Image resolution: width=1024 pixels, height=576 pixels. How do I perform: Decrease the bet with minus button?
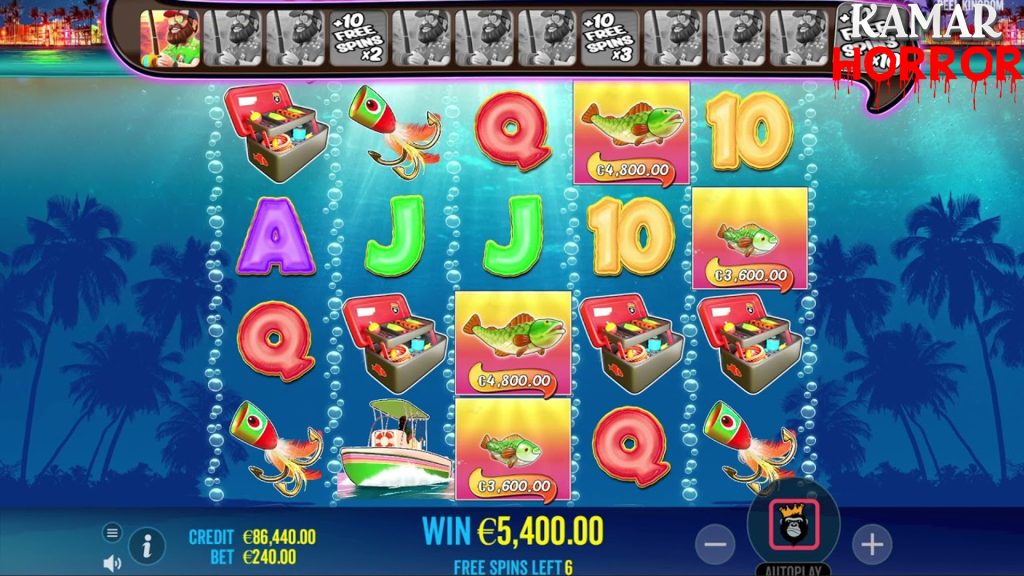pos(714,545)
